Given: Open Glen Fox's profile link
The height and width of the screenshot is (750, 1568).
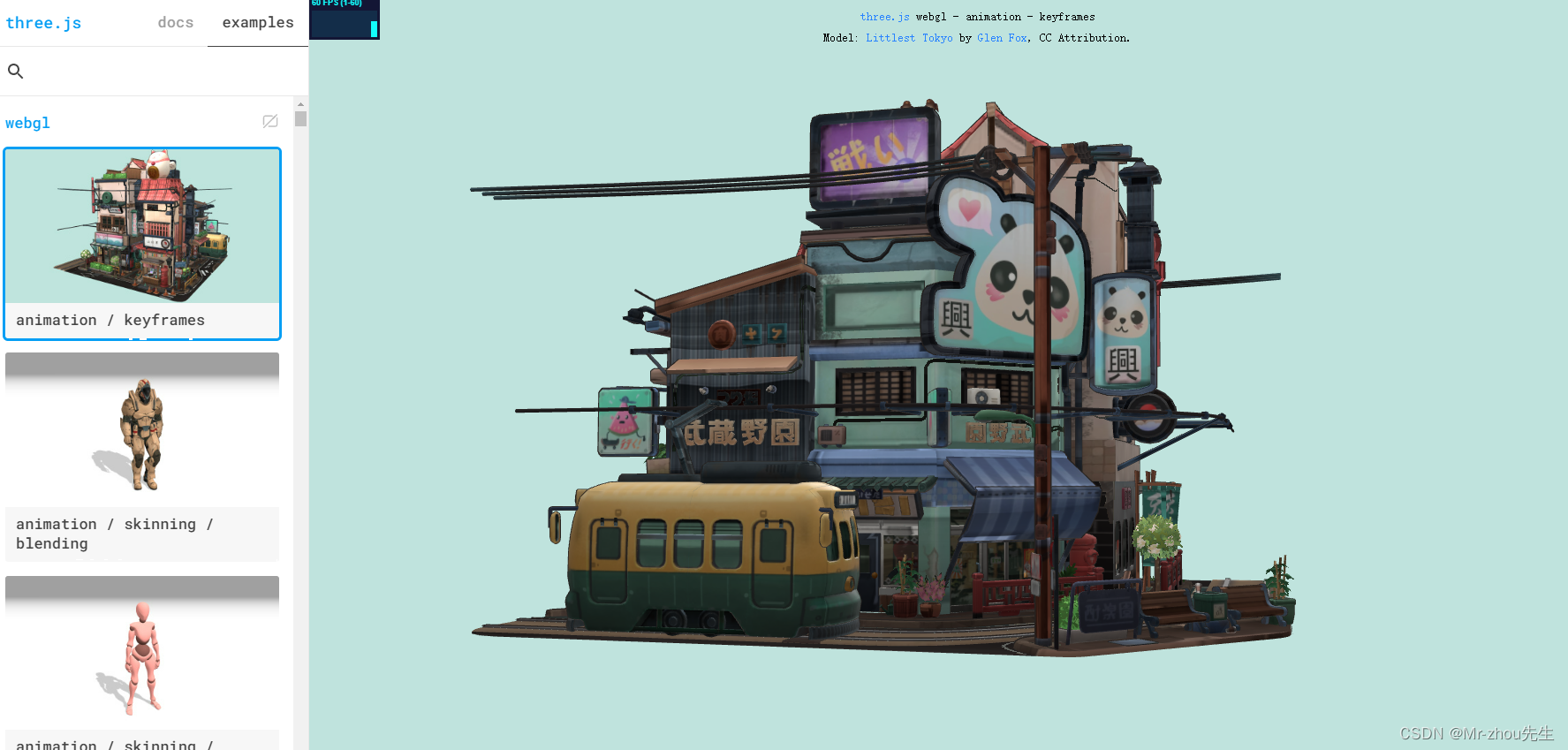Looking at the screenshot, I should tap(1002, 37).
